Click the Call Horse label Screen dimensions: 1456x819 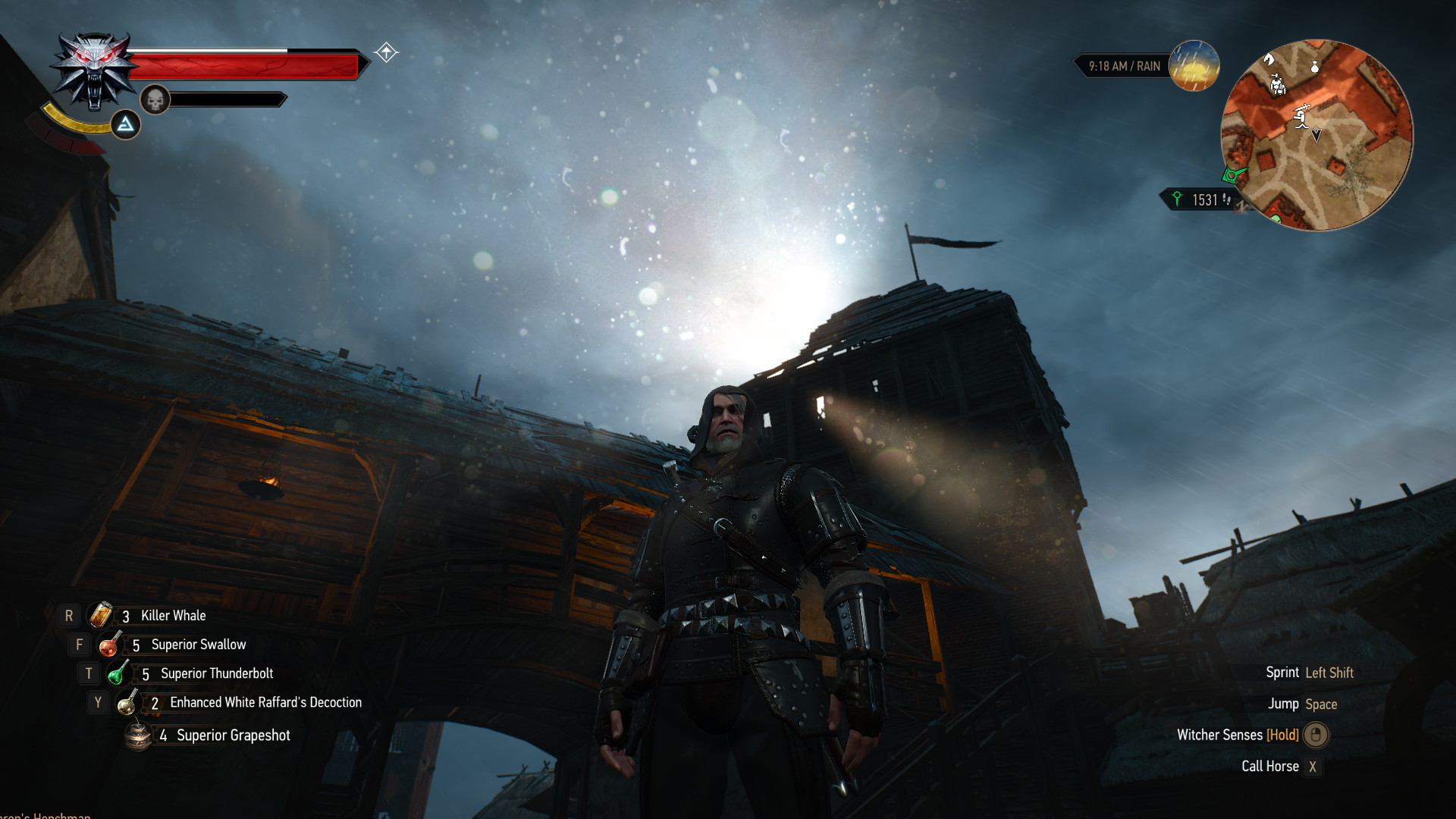point(1270,766)
